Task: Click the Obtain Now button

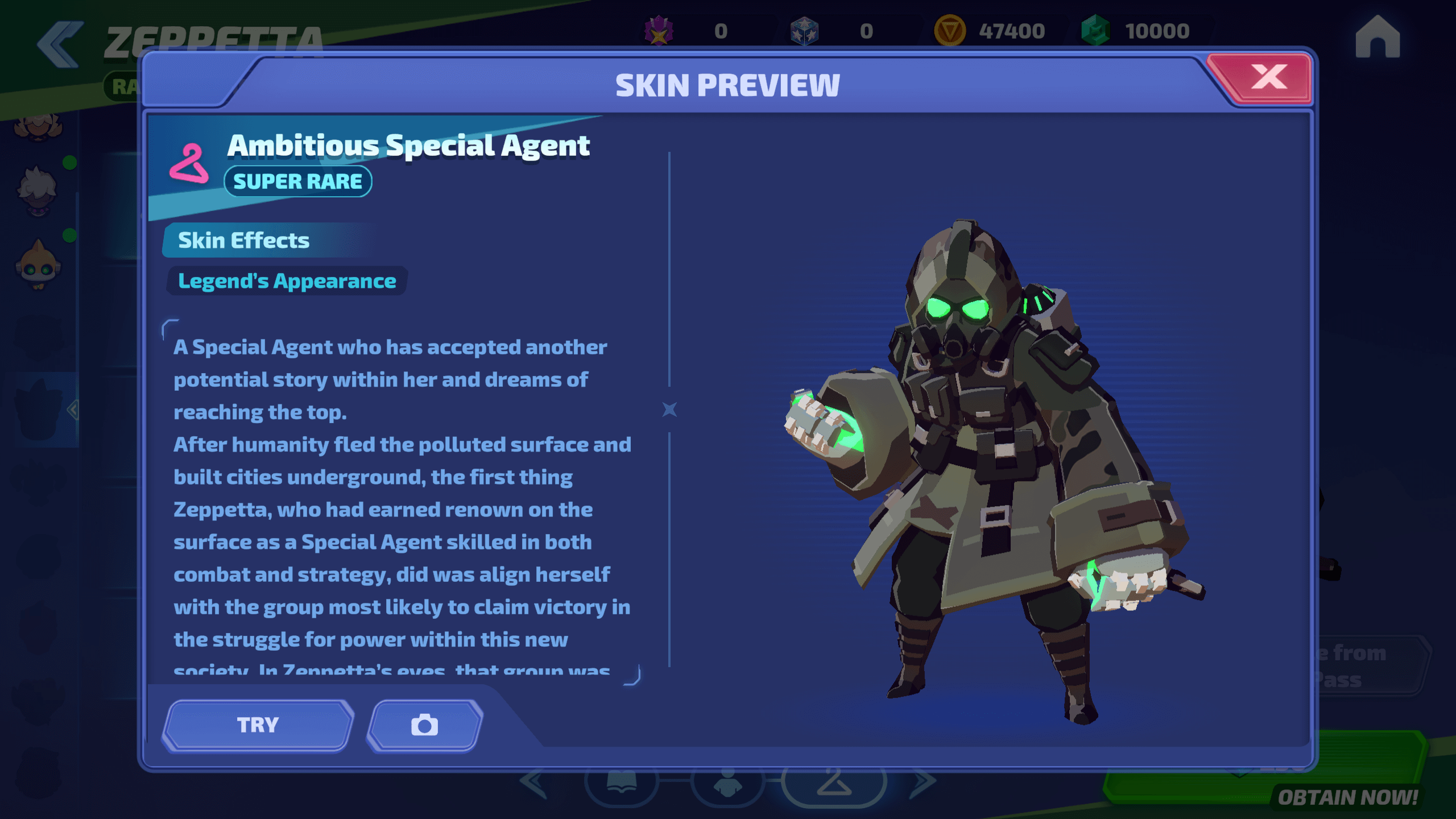Action: pyautogui.click(x=1347, y=796)
